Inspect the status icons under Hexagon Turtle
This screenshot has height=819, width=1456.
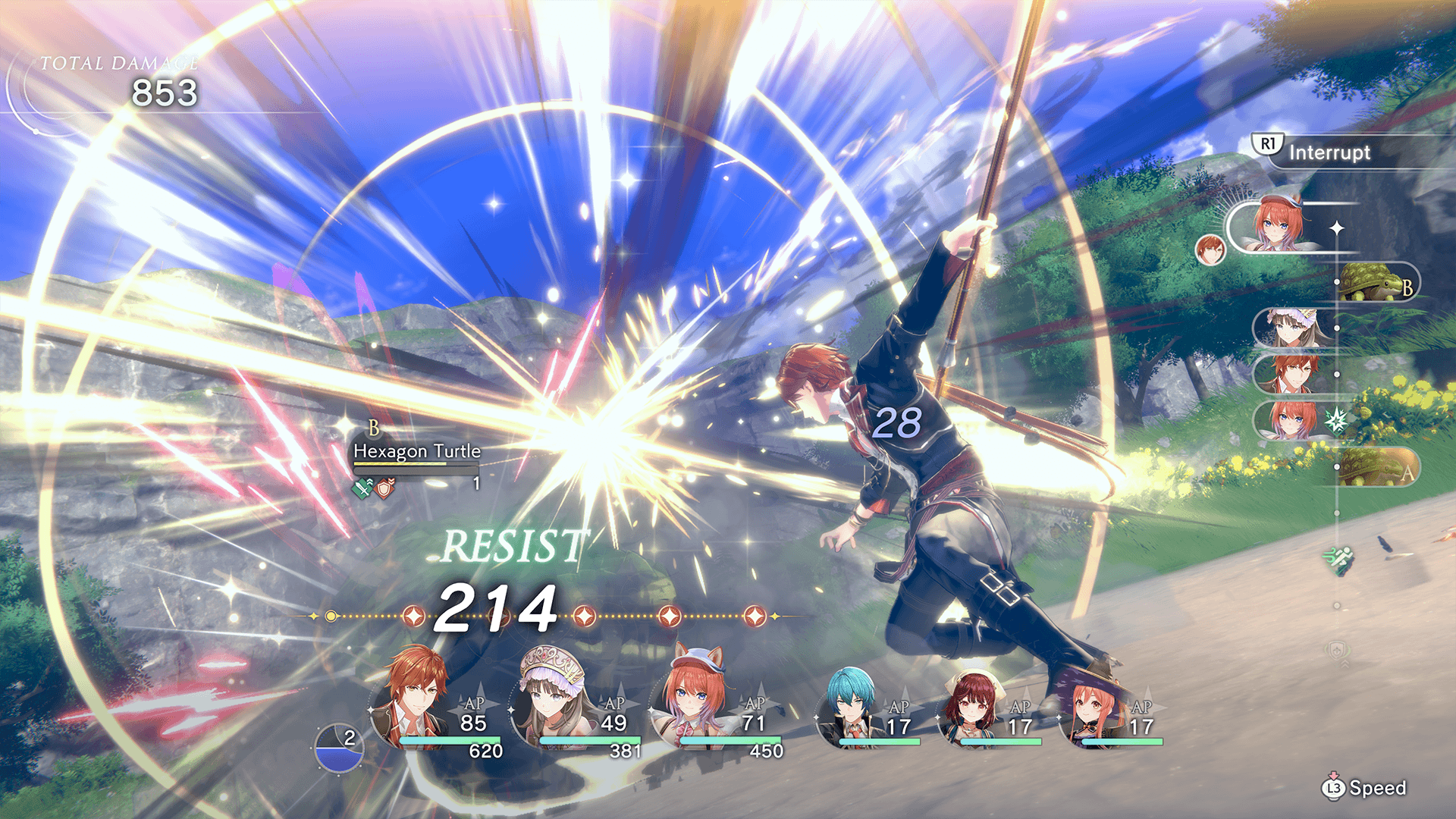tap(373, 488)
